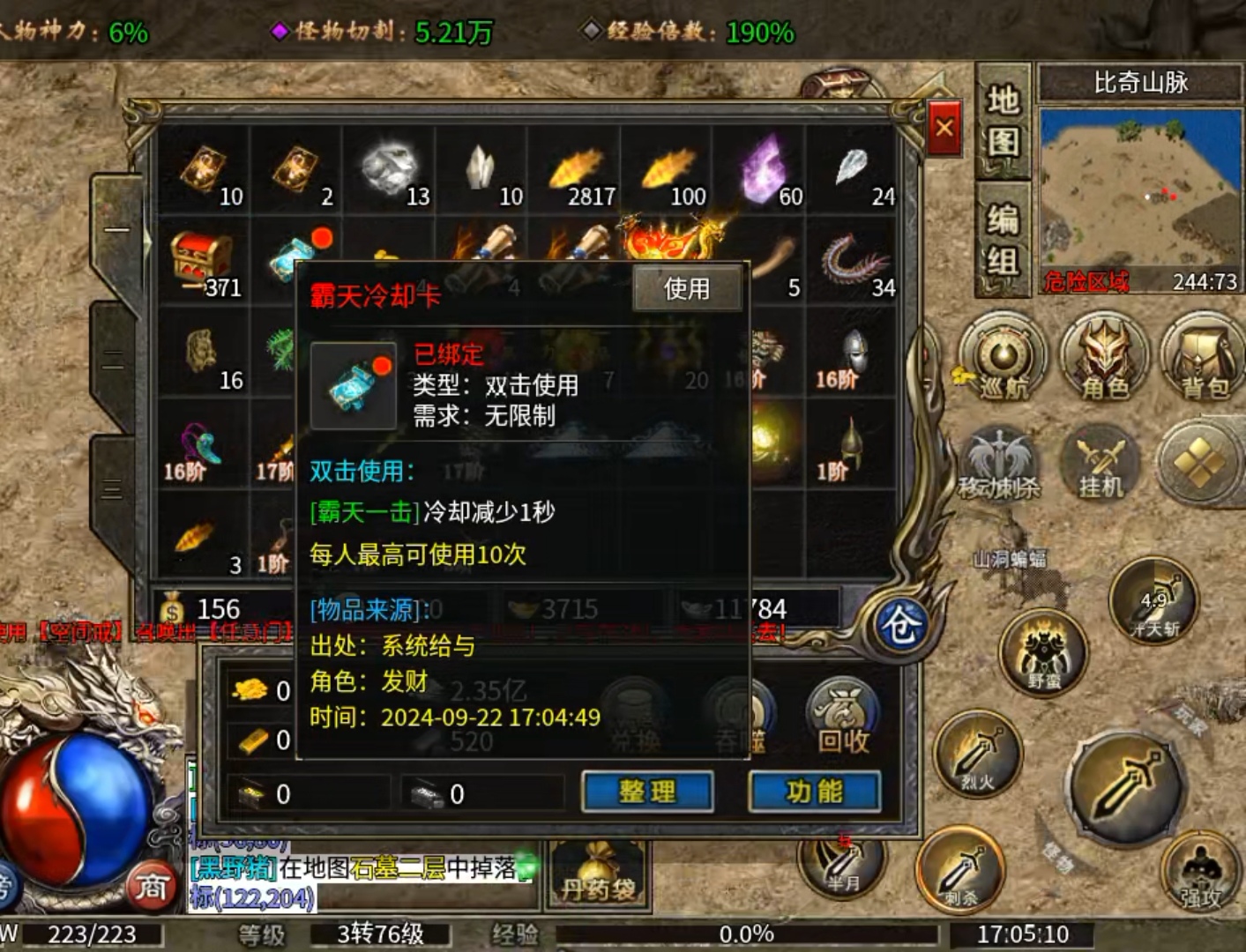The width and height of the screenshot is (1246, 952).
Task: Toggle 挂机 auto-battle
Action: (1101, 461)
